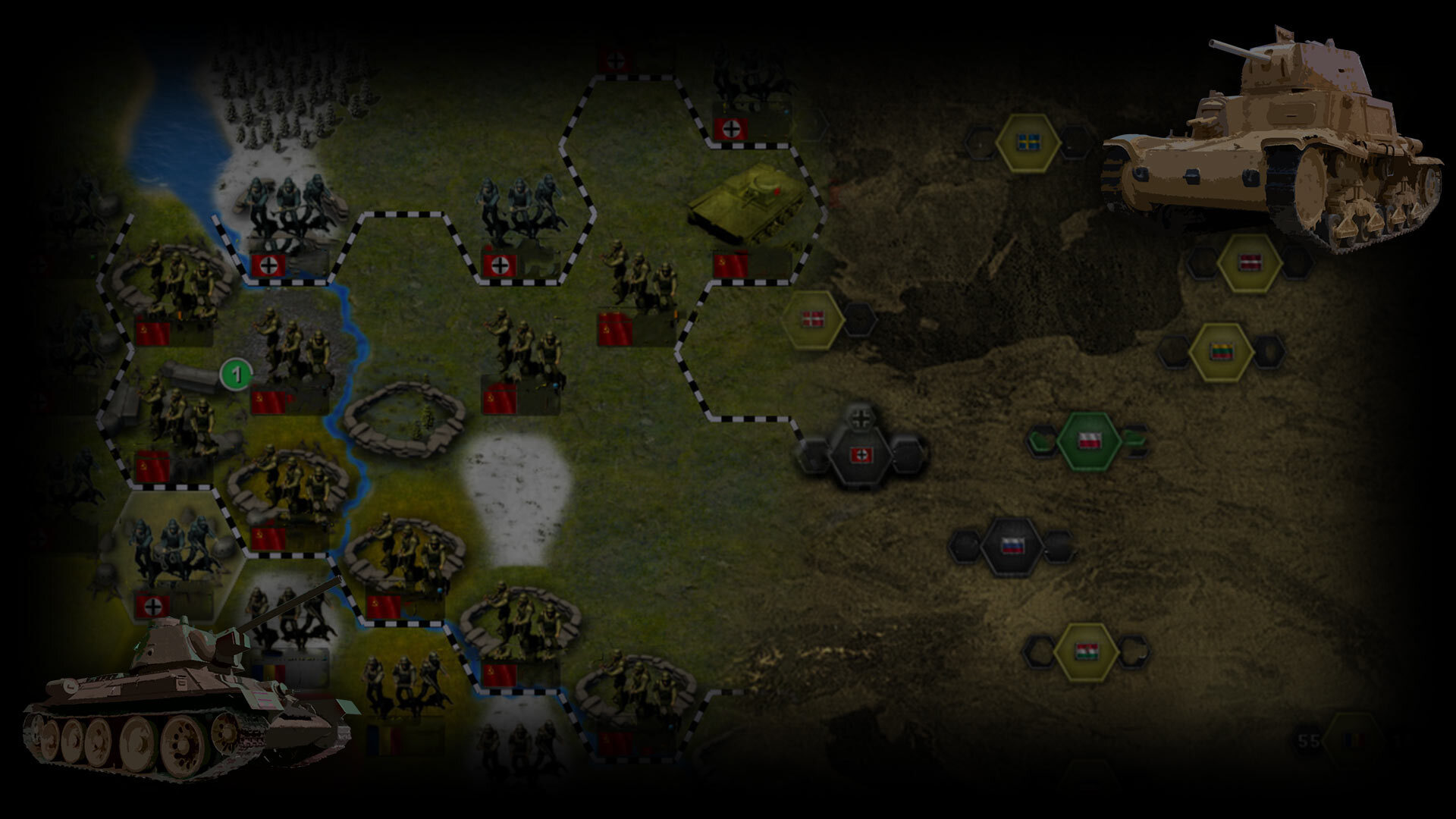Click the Denmark flag hexagon

tap(813, 319)
